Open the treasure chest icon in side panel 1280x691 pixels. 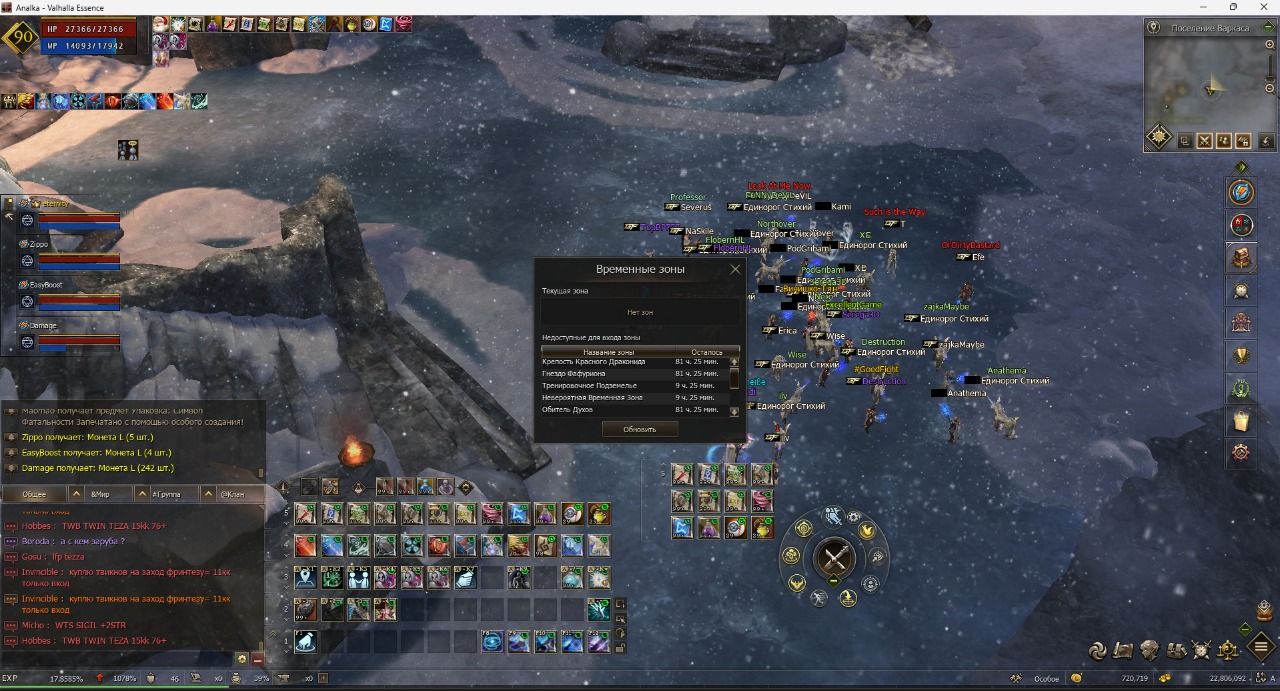pos(1242,258)
